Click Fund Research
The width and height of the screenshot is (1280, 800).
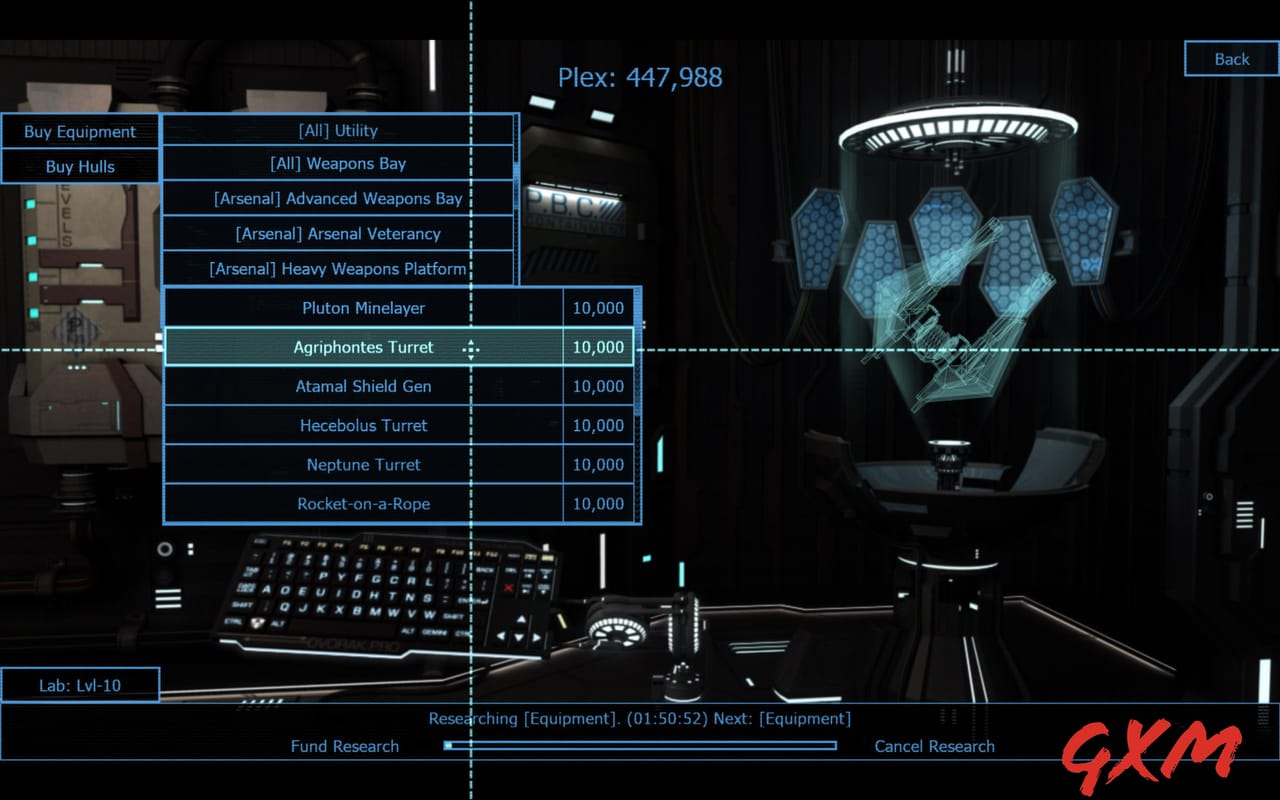click(345, 746)
